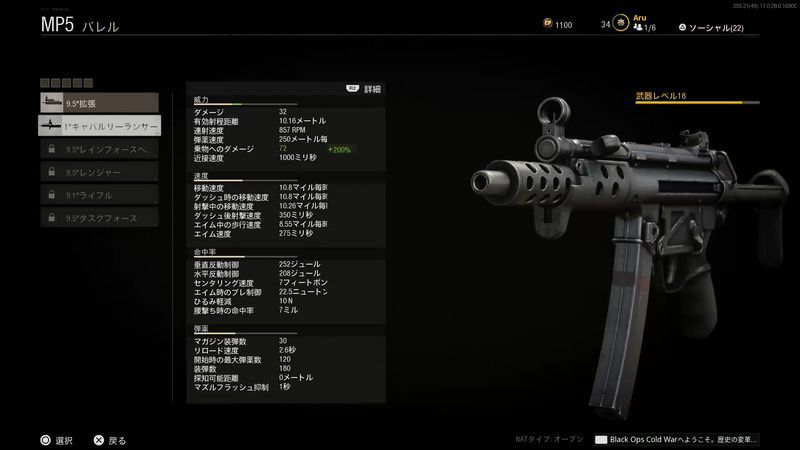The height and width of the screenshot is (450, 800).
Task: Pick the locked 9.1" ライフル barrel
Action: click(99, 195)
